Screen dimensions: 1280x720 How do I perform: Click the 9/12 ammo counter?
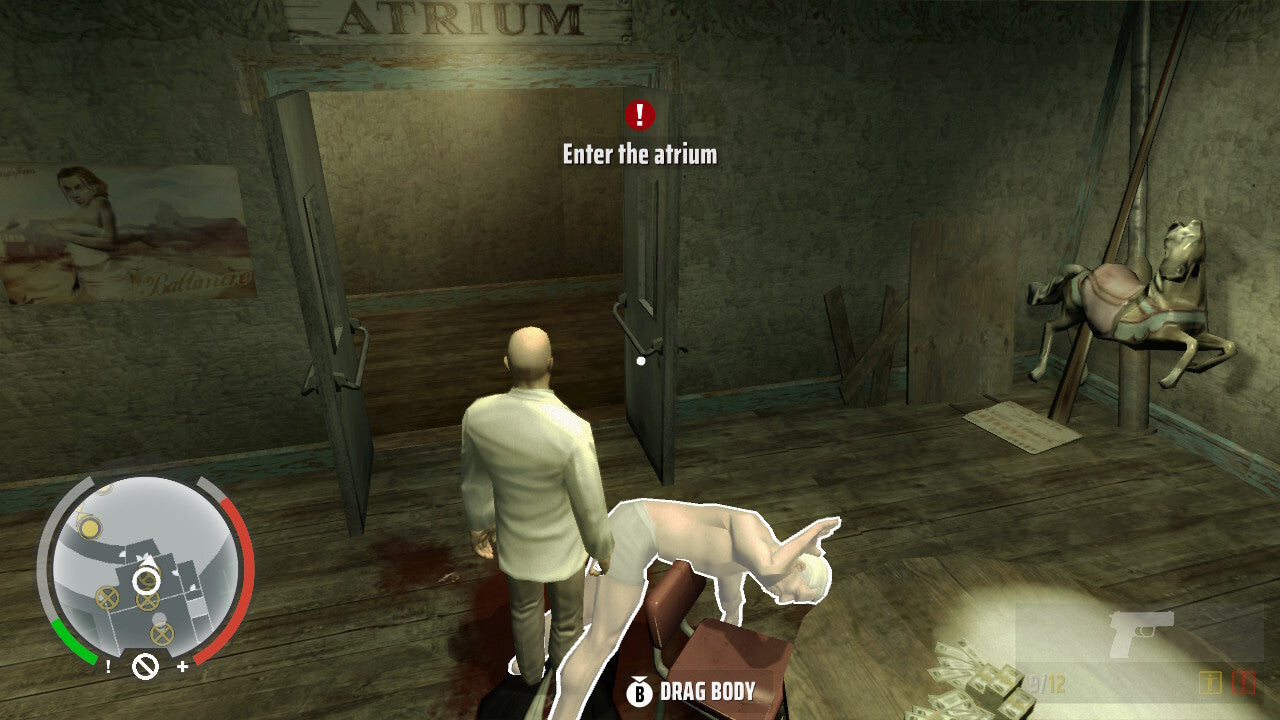click(x=1046, y=682)
